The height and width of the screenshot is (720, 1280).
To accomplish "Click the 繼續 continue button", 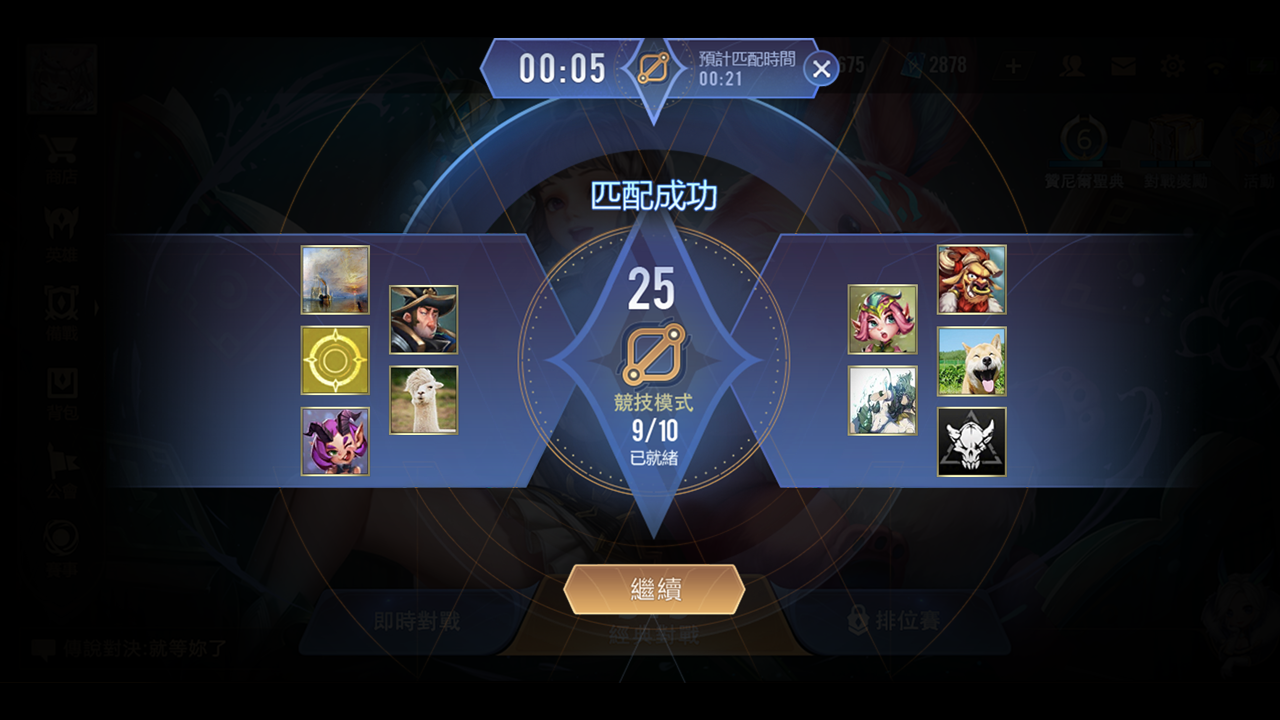I will (655, 589).
